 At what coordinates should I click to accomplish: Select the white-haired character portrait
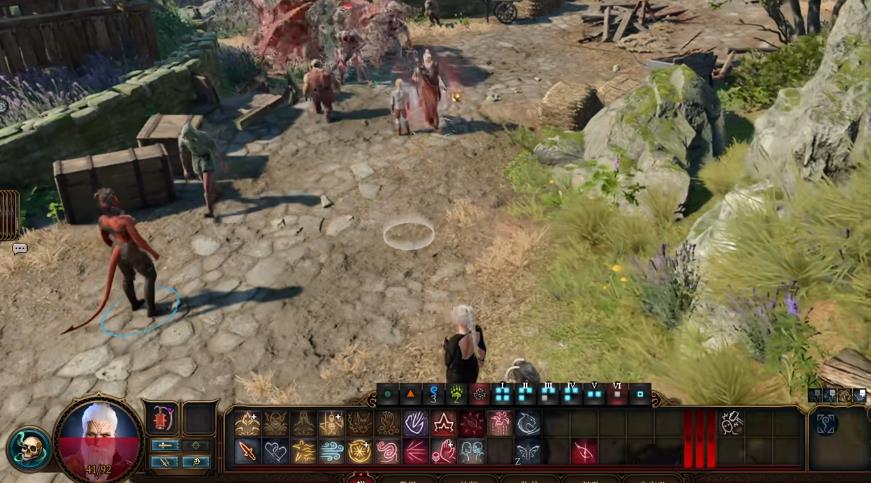point(98,437)
